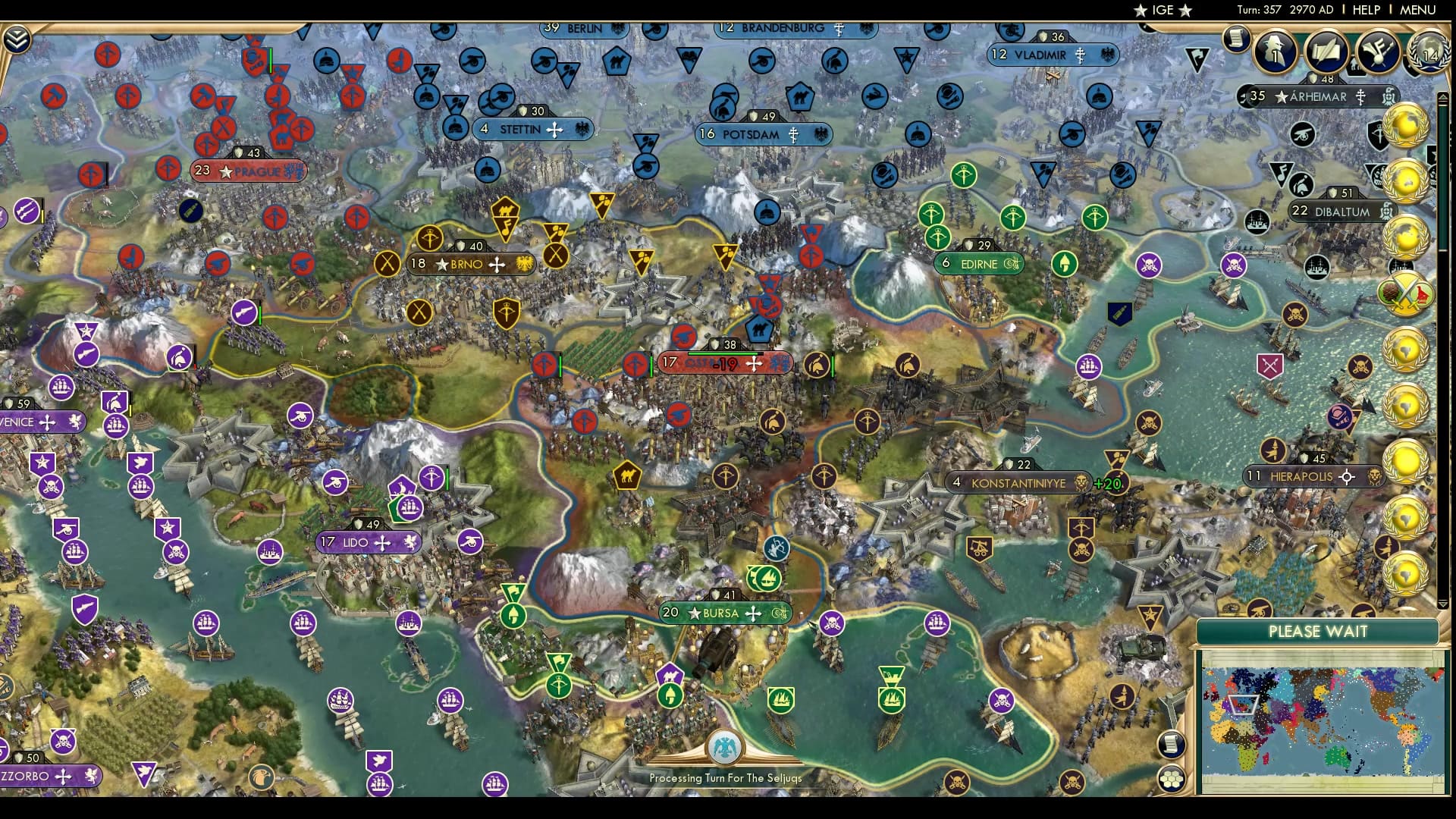Select the camel Caravan unit flag near Bursa
Screen dimensions: 1456x819
coord(628,475)
